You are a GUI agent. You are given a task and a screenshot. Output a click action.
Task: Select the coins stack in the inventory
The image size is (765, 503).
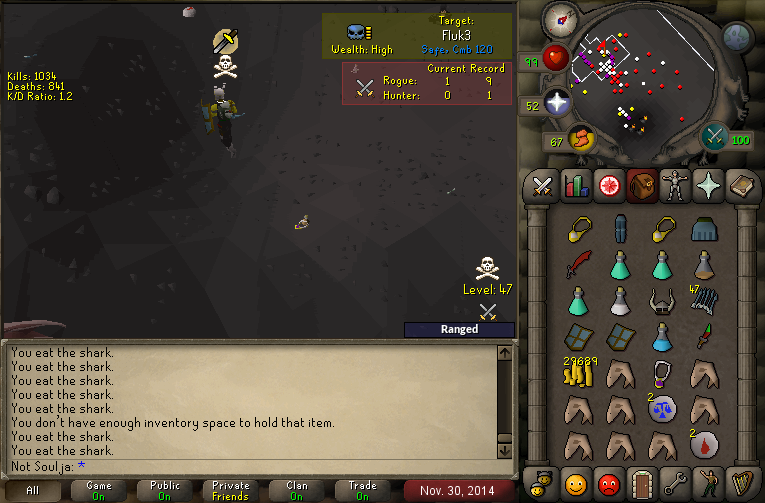[578, 373]
